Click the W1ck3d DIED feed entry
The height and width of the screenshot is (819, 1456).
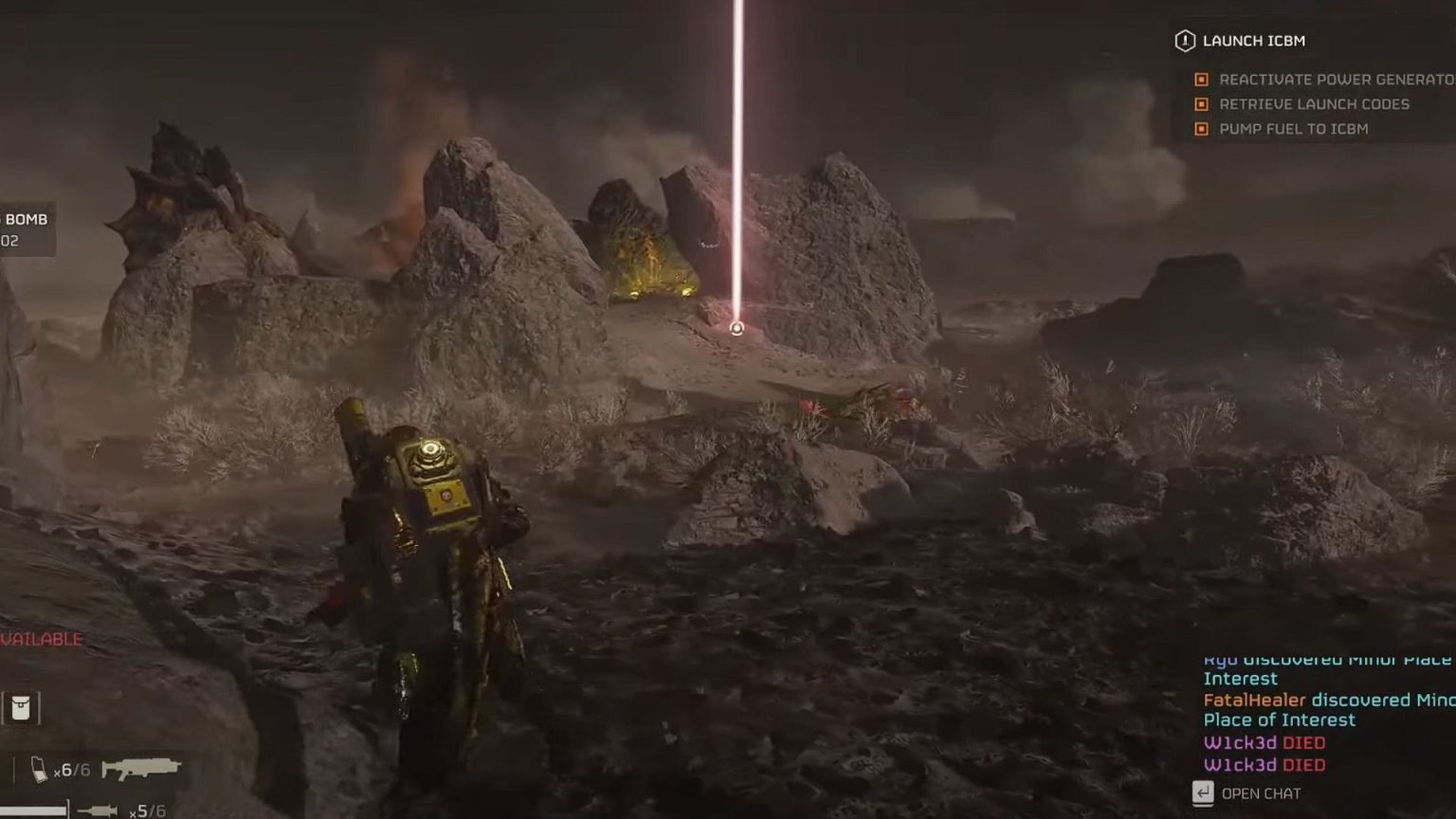coord(1264,743)
